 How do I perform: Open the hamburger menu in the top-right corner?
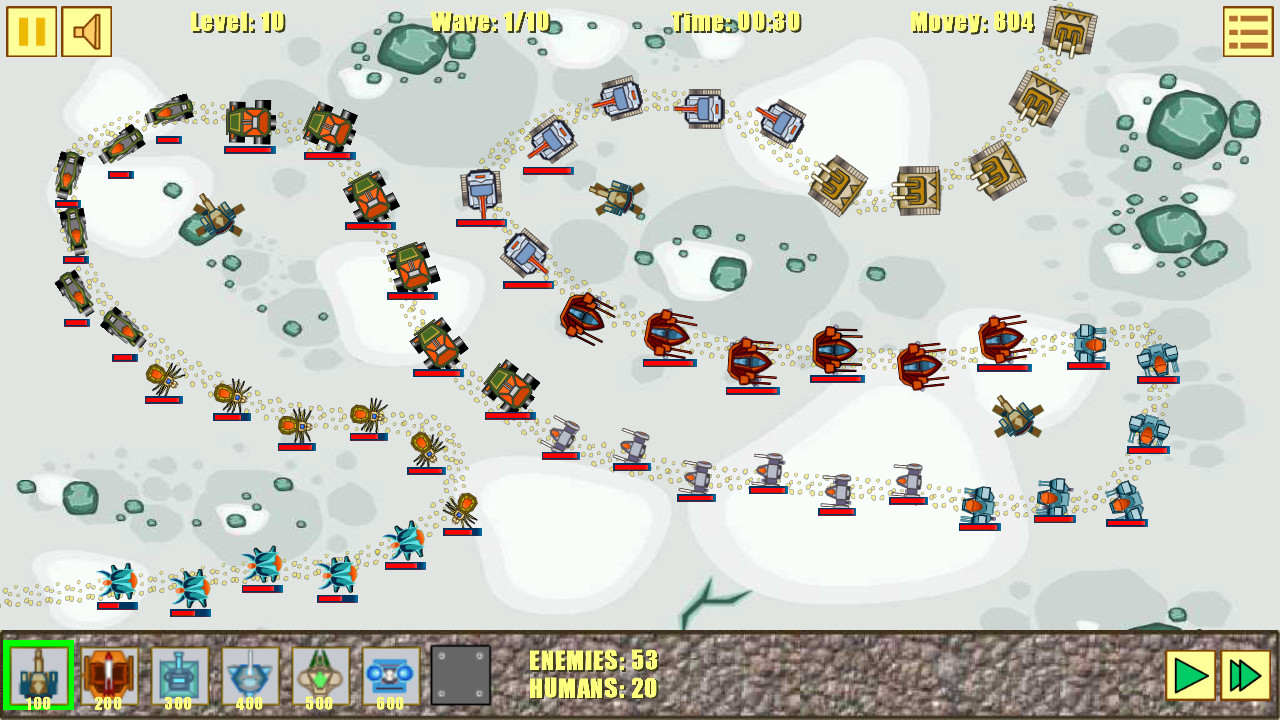click(1248, 30)
